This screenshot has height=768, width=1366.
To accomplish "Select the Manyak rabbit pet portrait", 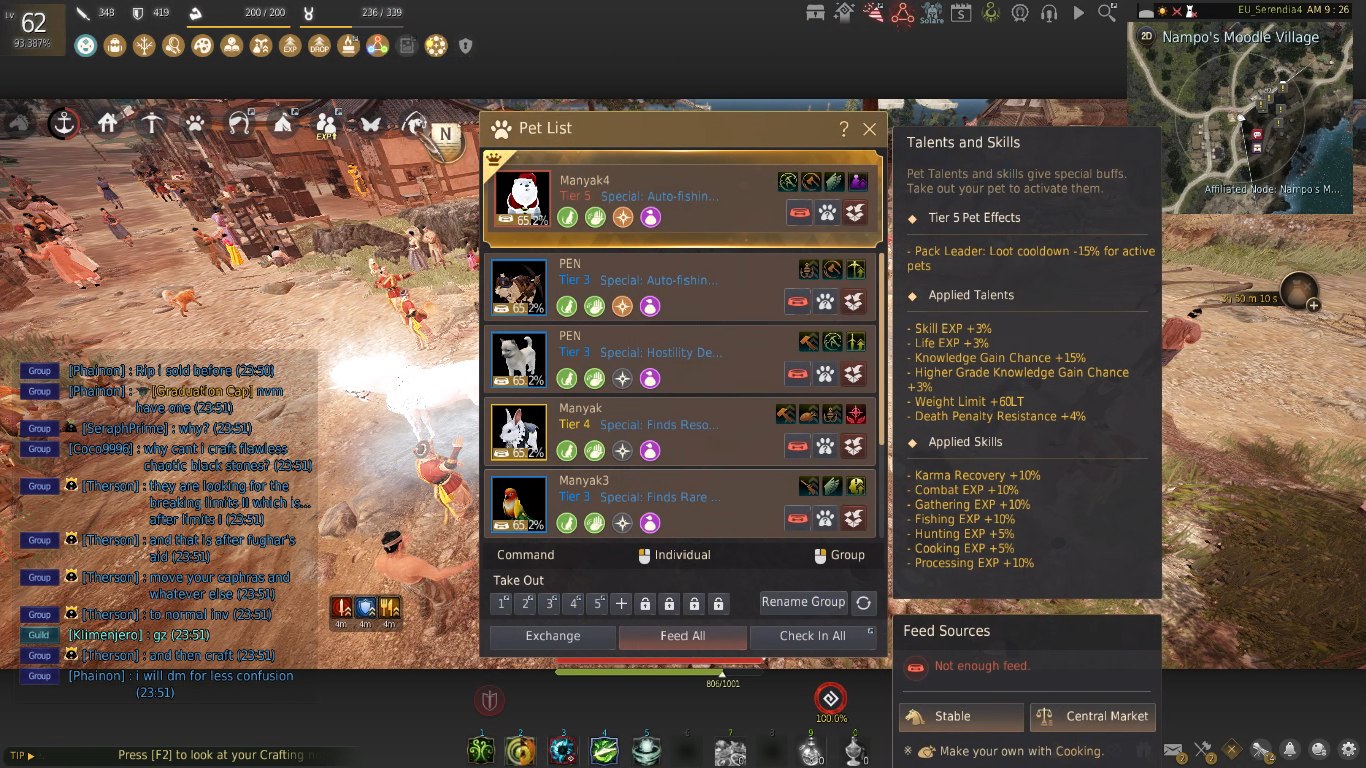I will (x=519, y=431).
